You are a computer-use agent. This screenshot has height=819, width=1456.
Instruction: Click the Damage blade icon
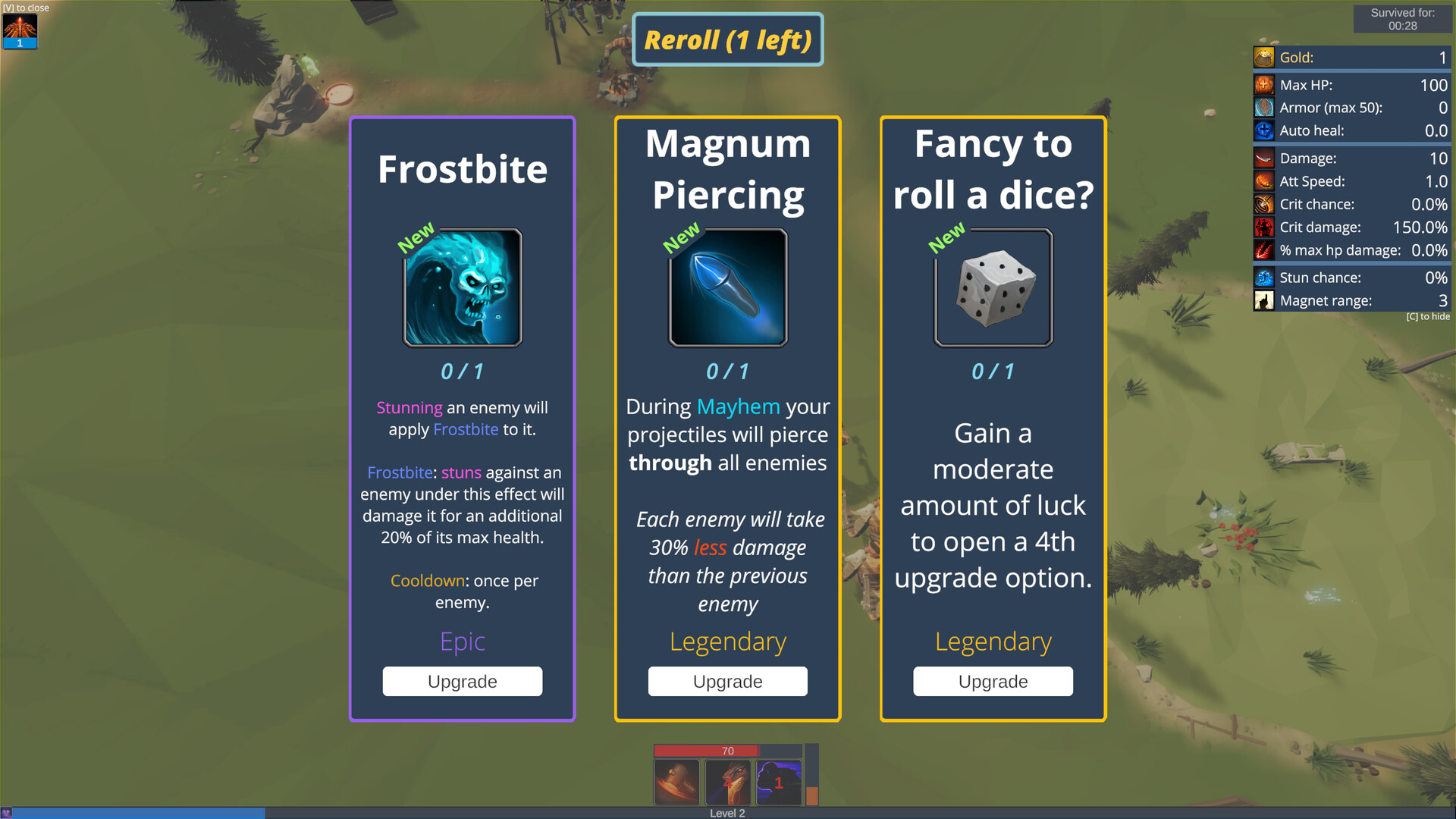coord(1263,158)
